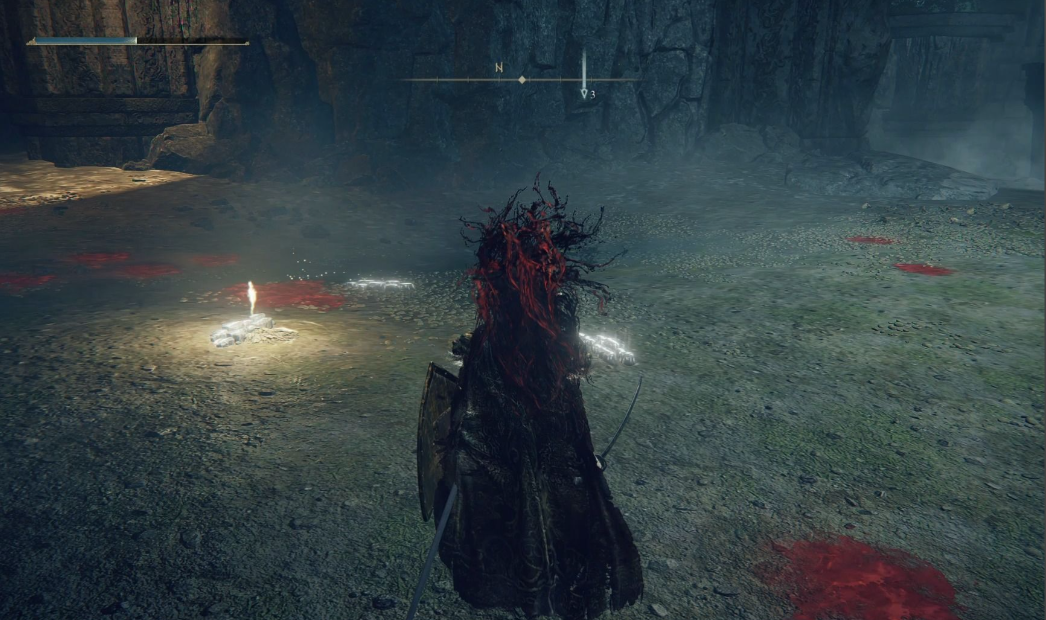The image size is (1046, 620).
Task: Click the numbered beacon marker on the compass
Action: point(586,92)
